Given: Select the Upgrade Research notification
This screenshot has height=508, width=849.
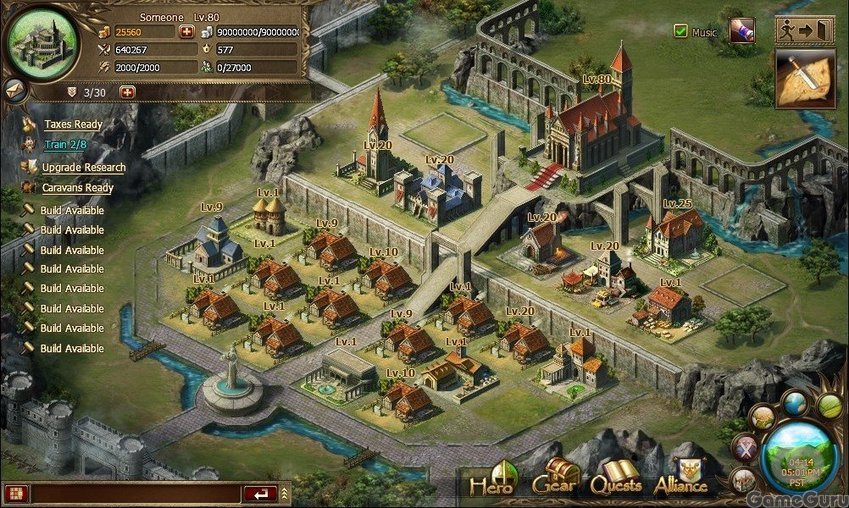Looking at the screenshot, I should pos(84,167).
